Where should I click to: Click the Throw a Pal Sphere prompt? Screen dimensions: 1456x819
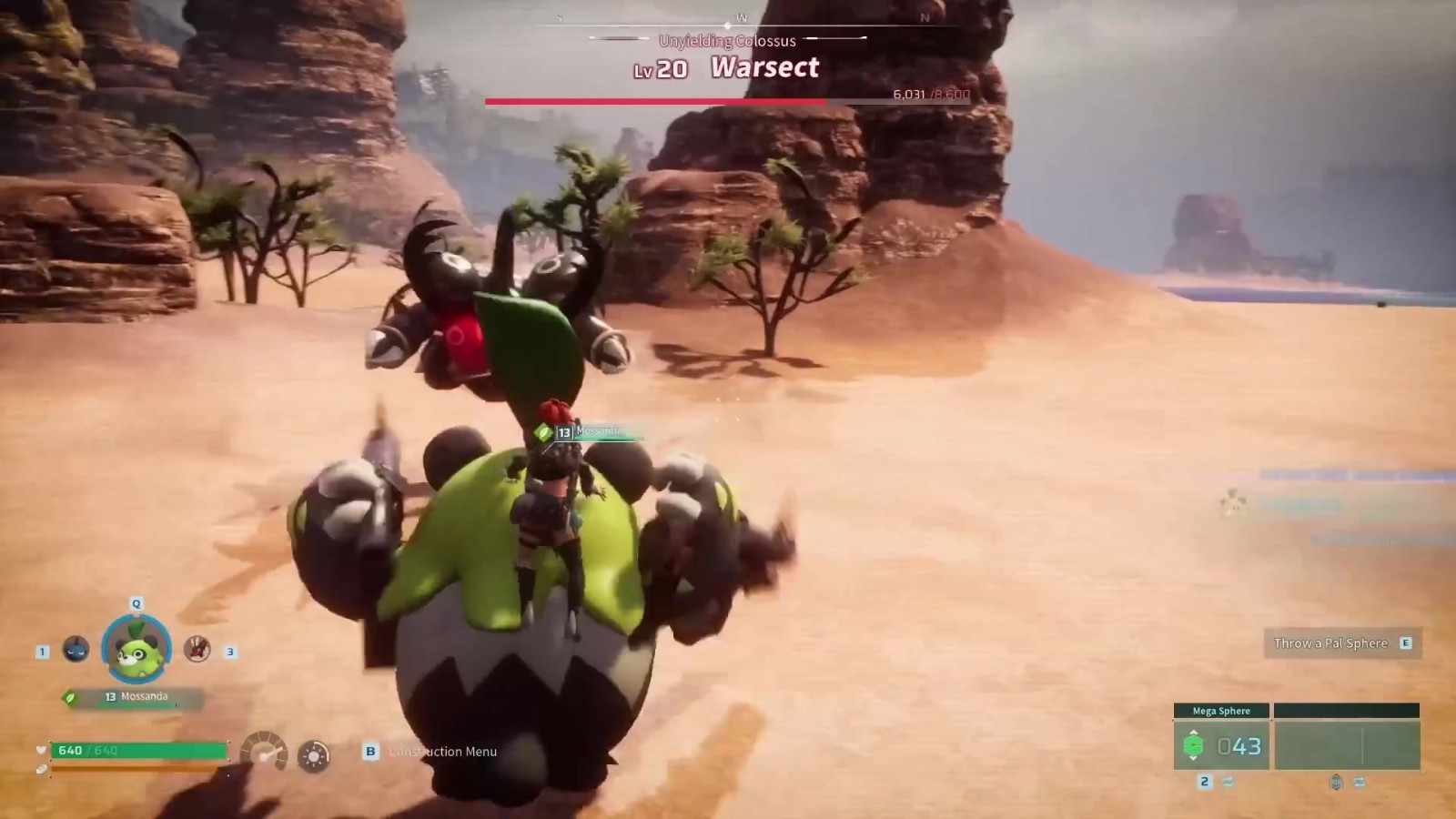coord(1341,643)
